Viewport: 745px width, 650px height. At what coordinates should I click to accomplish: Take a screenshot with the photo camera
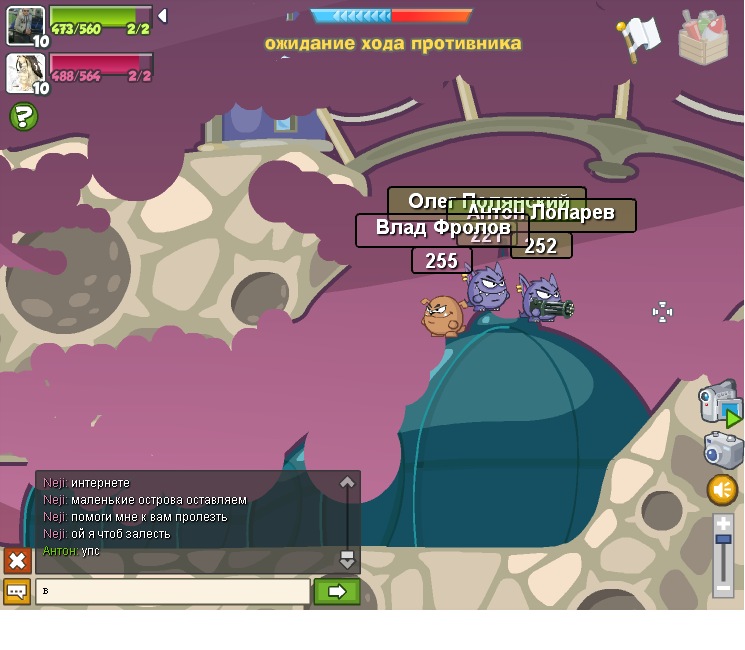(x=723, y=450)
